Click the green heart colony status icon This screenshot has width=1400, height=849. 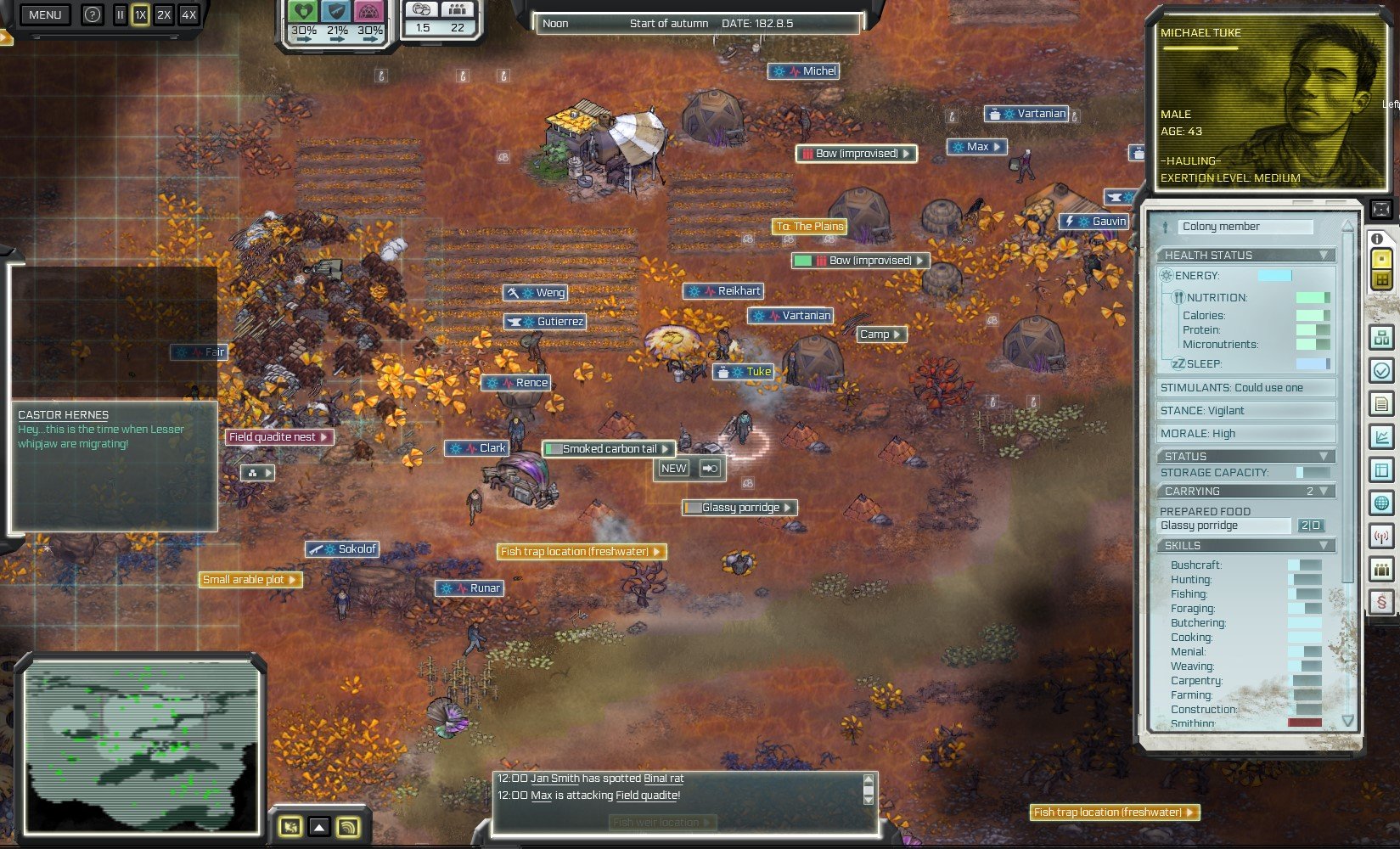tap(303, 11)
